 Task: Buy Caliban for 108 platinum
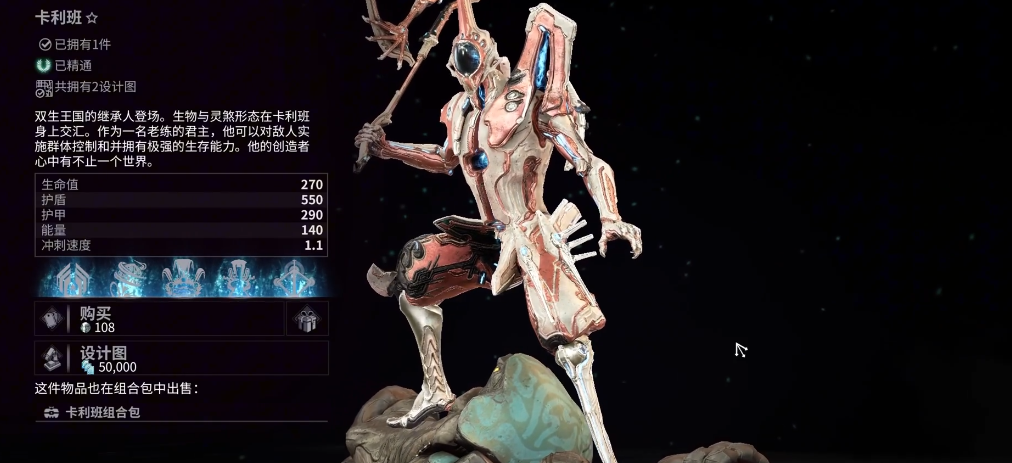pos(160,319)
